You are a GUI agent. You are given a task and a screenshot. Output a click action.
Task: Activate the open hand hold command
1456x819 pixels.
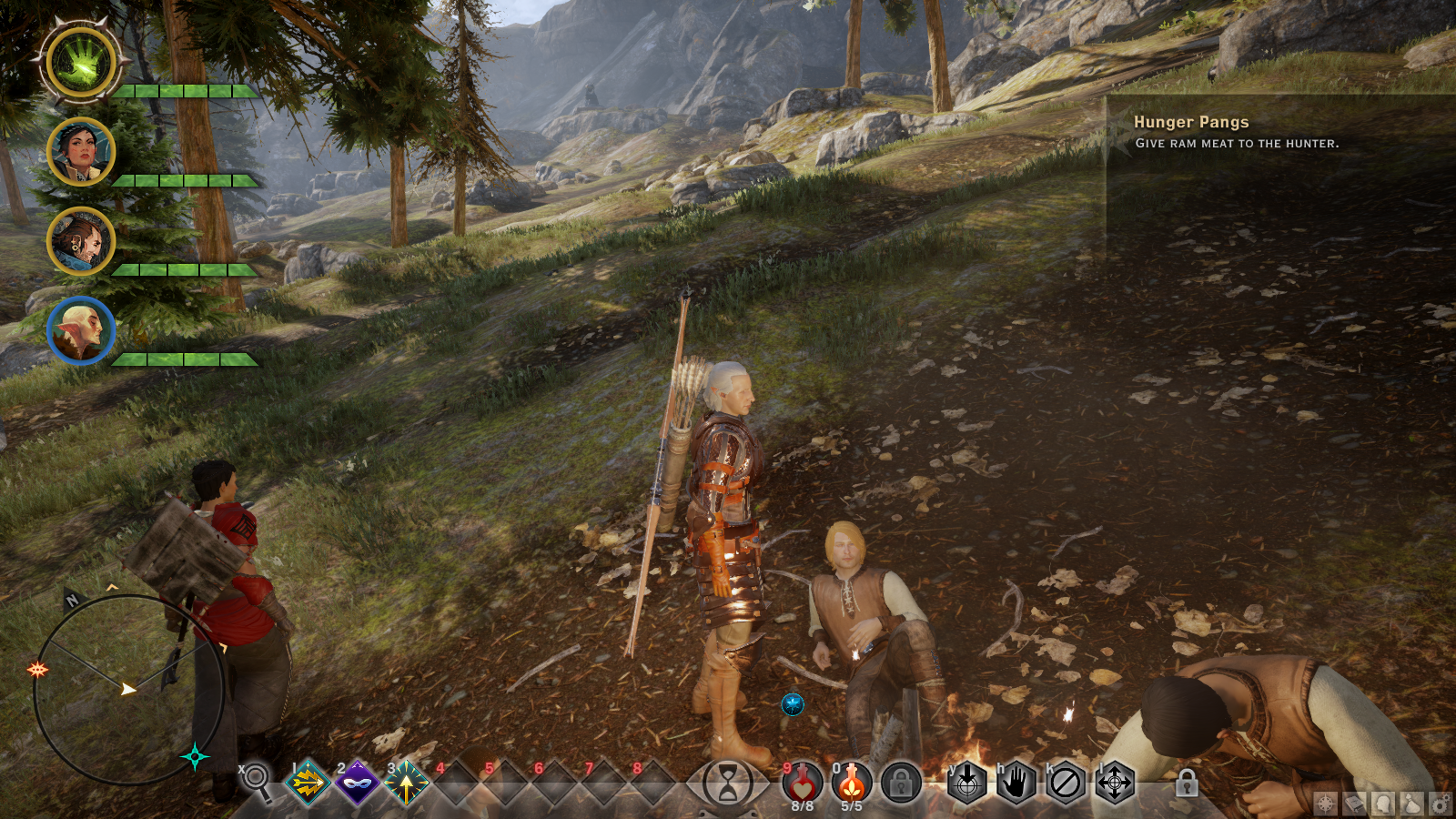pyautogui.click(x=1016, y=783)
